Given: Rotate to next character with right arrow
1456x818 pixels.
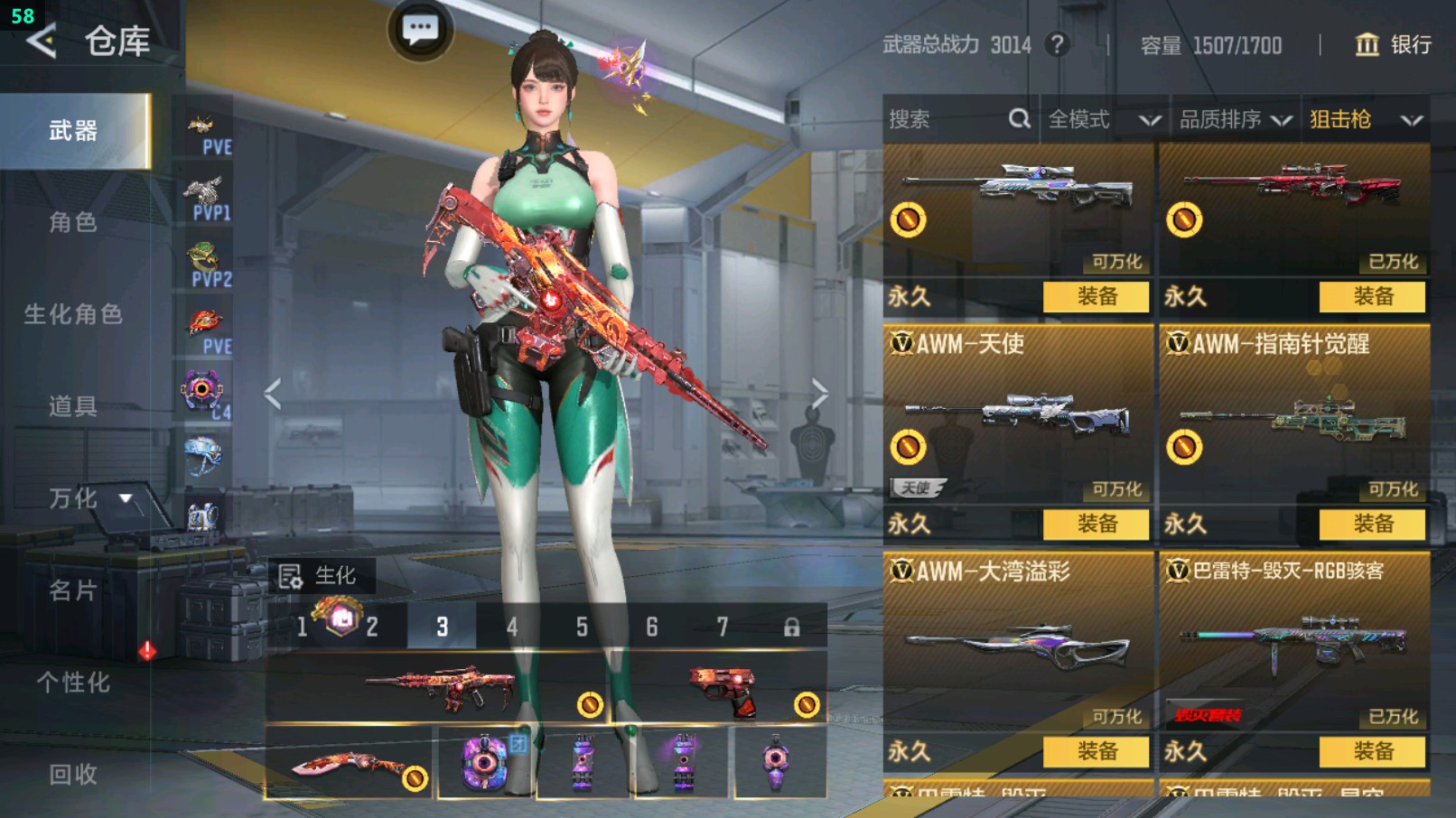Looking at the screenshot, I should tap(818, 394).
